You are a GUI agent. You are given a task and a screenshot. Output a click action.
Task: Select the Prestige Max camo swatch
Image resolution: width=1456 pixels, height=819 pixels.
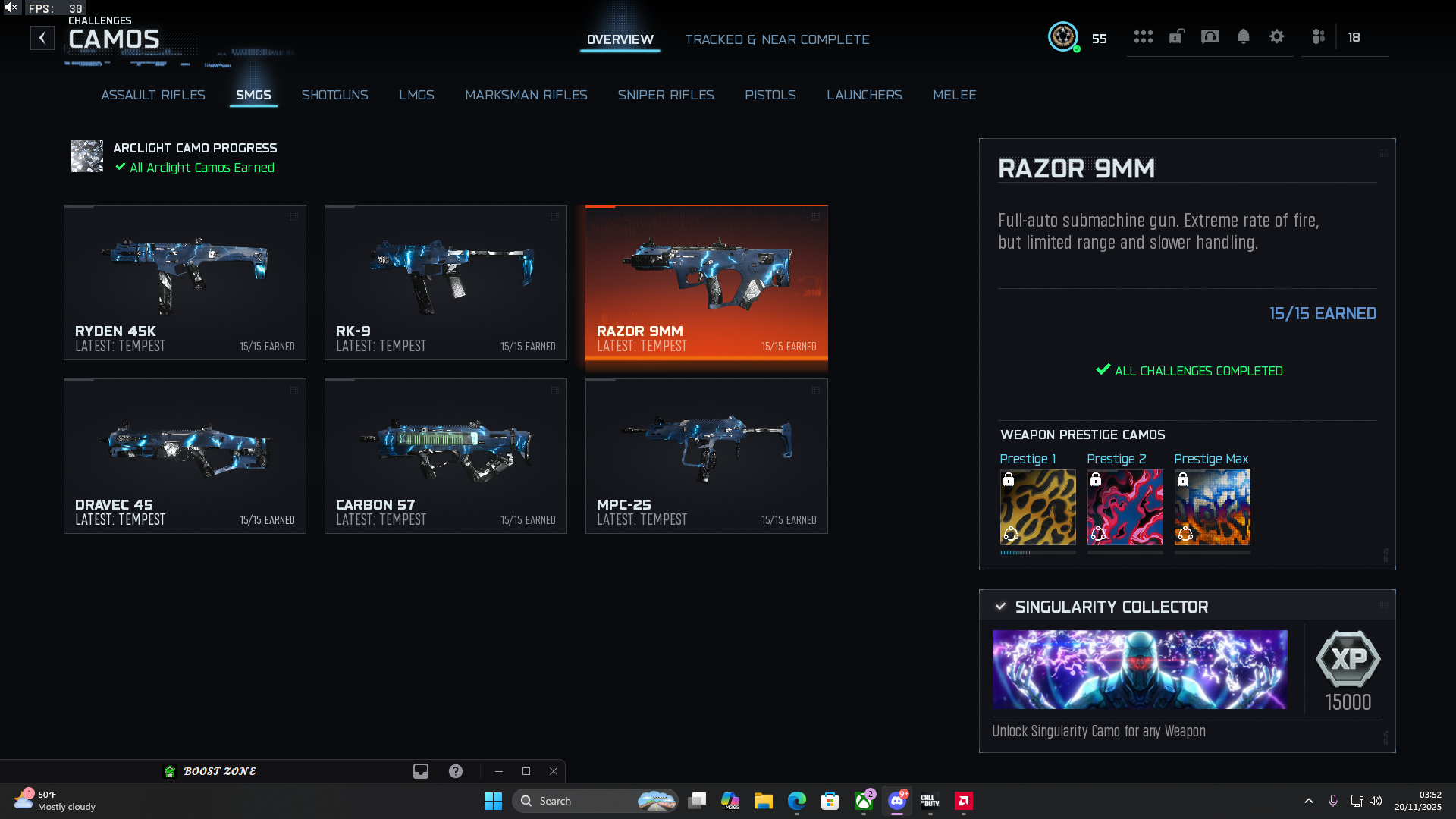(1212, 507)
